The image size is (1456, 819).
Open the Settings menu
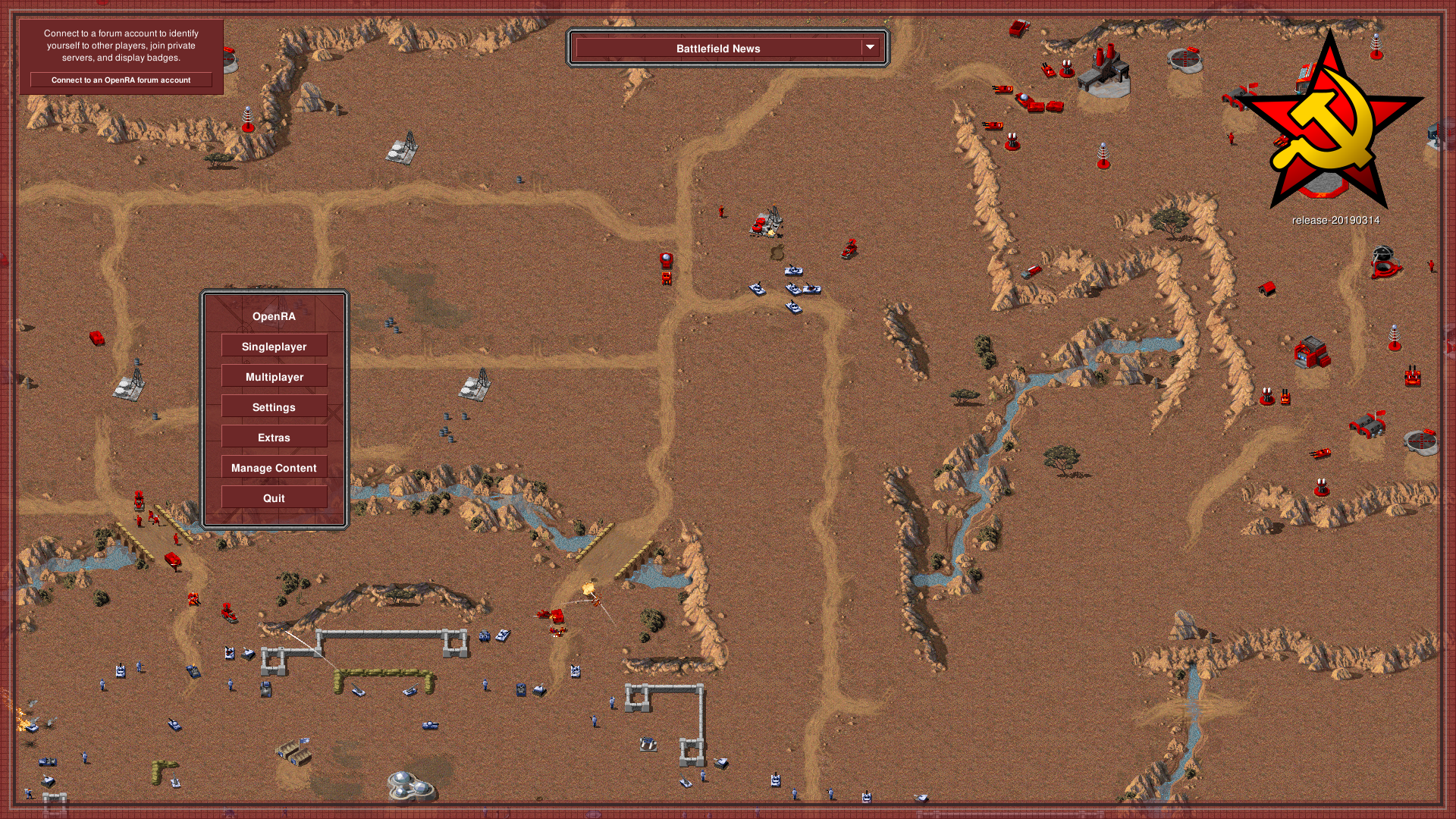[x=274, y=407]
